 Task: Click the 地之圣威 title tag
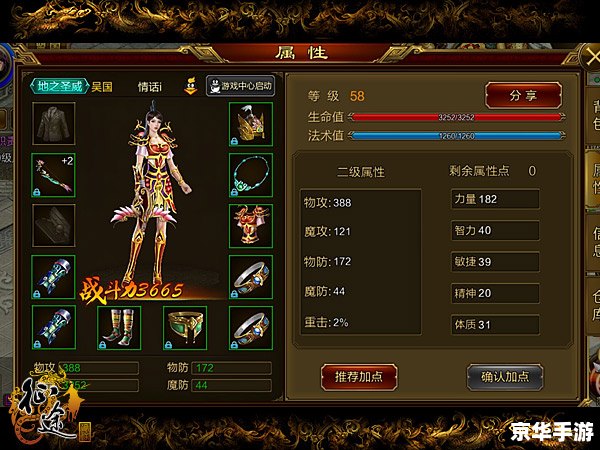coord(60,86)
